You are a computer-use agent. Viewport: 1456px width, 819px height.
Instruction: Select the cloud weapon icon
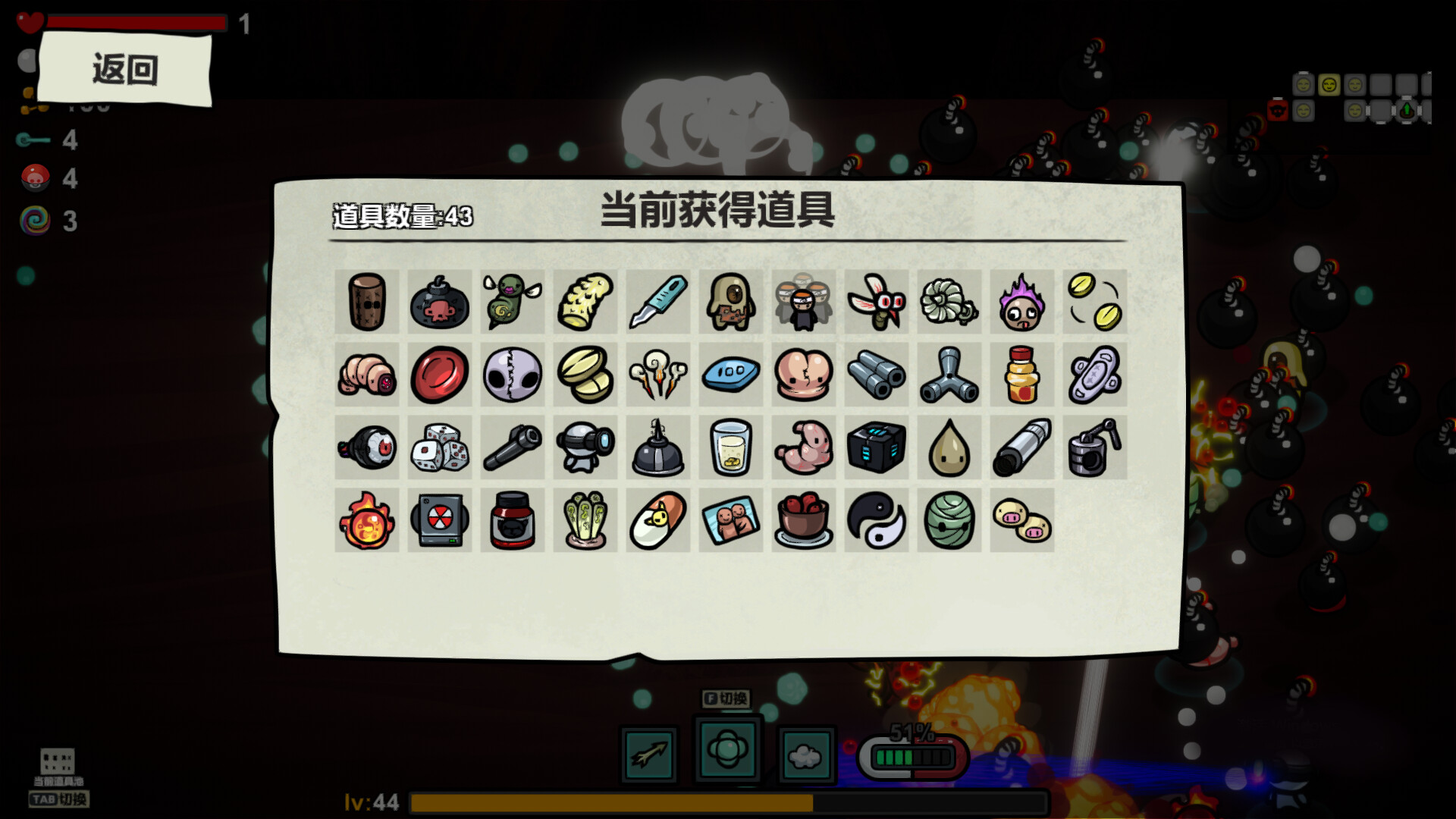(x=805, y=753)
